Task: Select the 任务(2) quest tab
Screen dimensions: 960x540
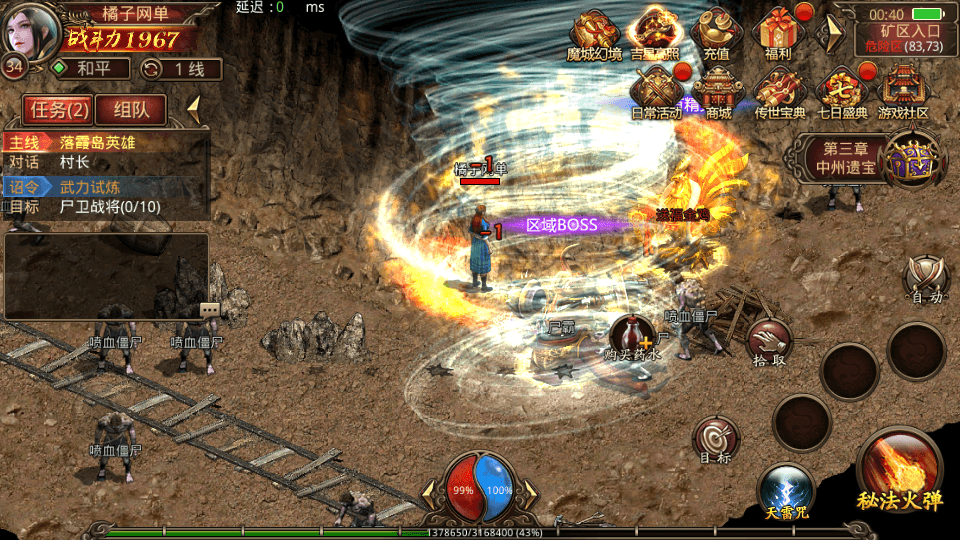Action: coord(59,109)
